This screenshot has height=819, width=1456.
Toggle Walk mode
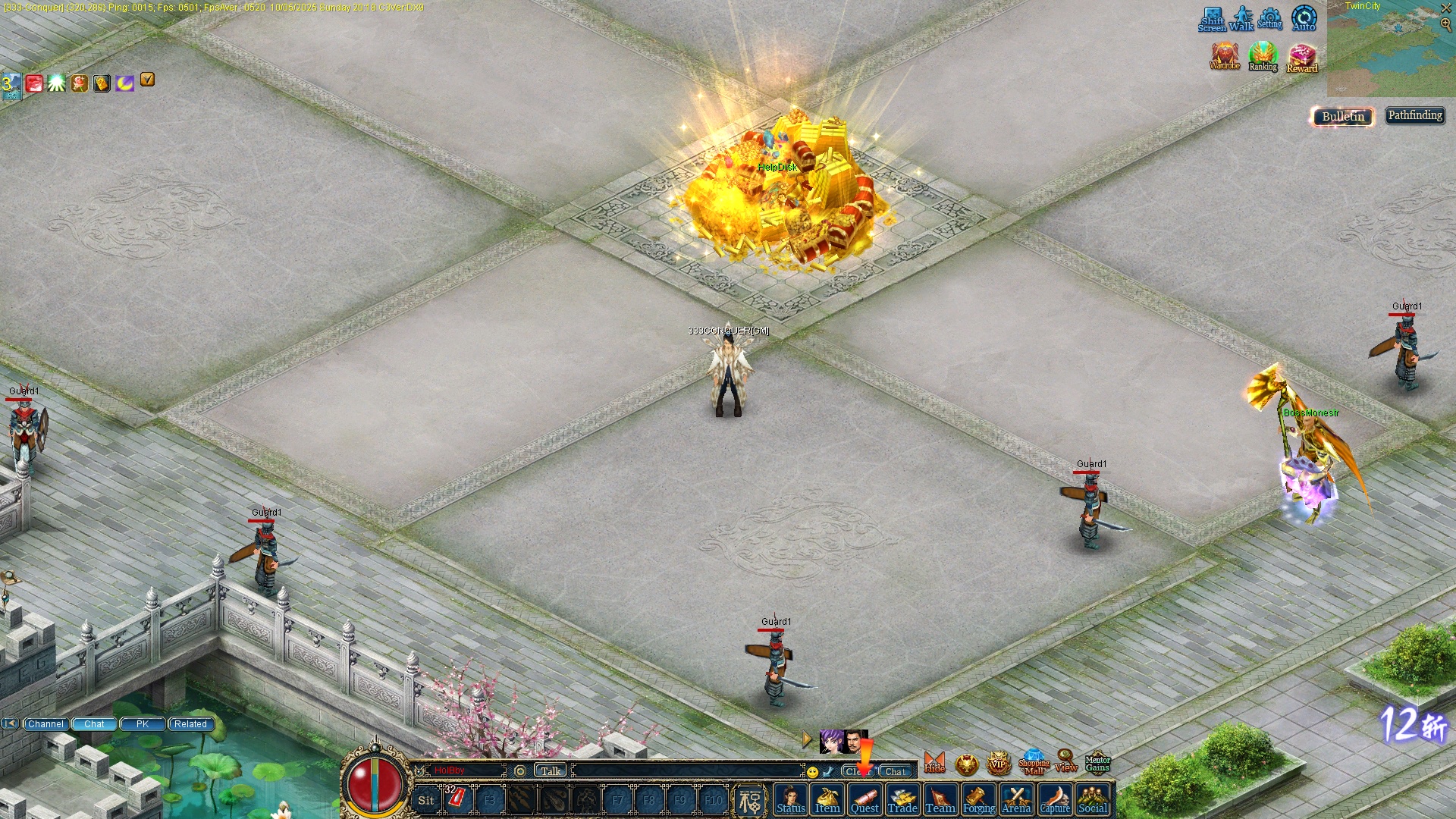pyautogui.click(x=1241, y=18)
